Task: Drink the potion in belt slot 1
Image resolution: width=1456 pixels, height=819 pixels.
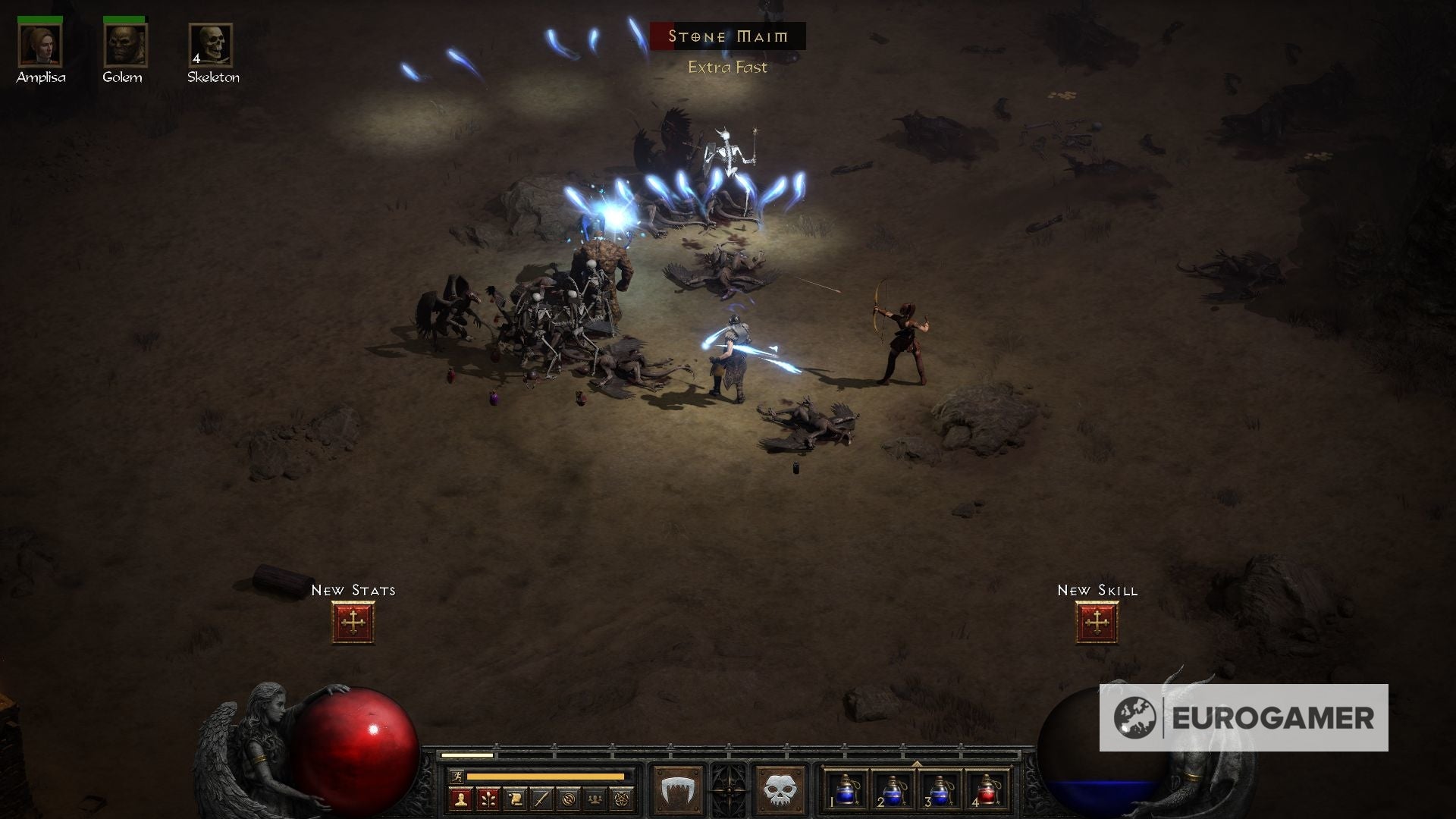Action: tap(846, 789)
